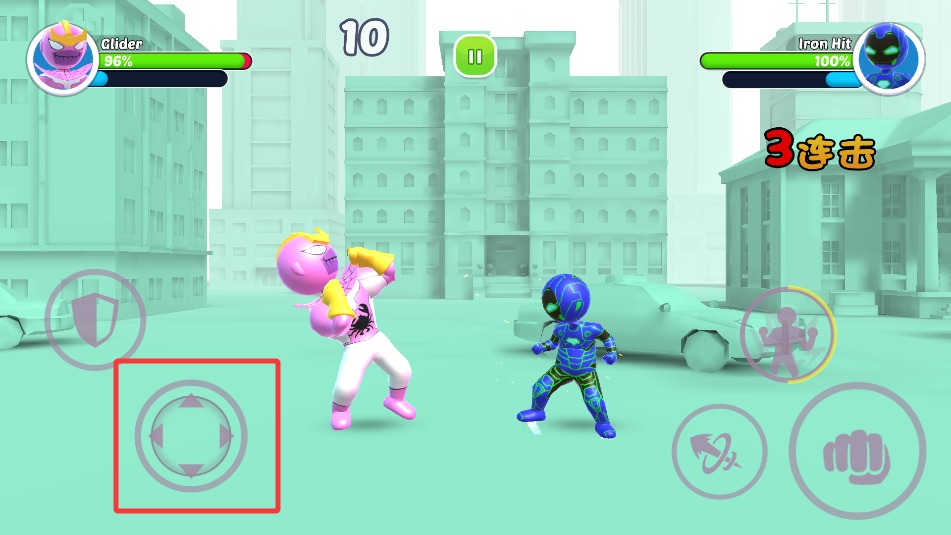Activate the shield block button
Viewport: 951px width, 535px height.
pos(95,320)
